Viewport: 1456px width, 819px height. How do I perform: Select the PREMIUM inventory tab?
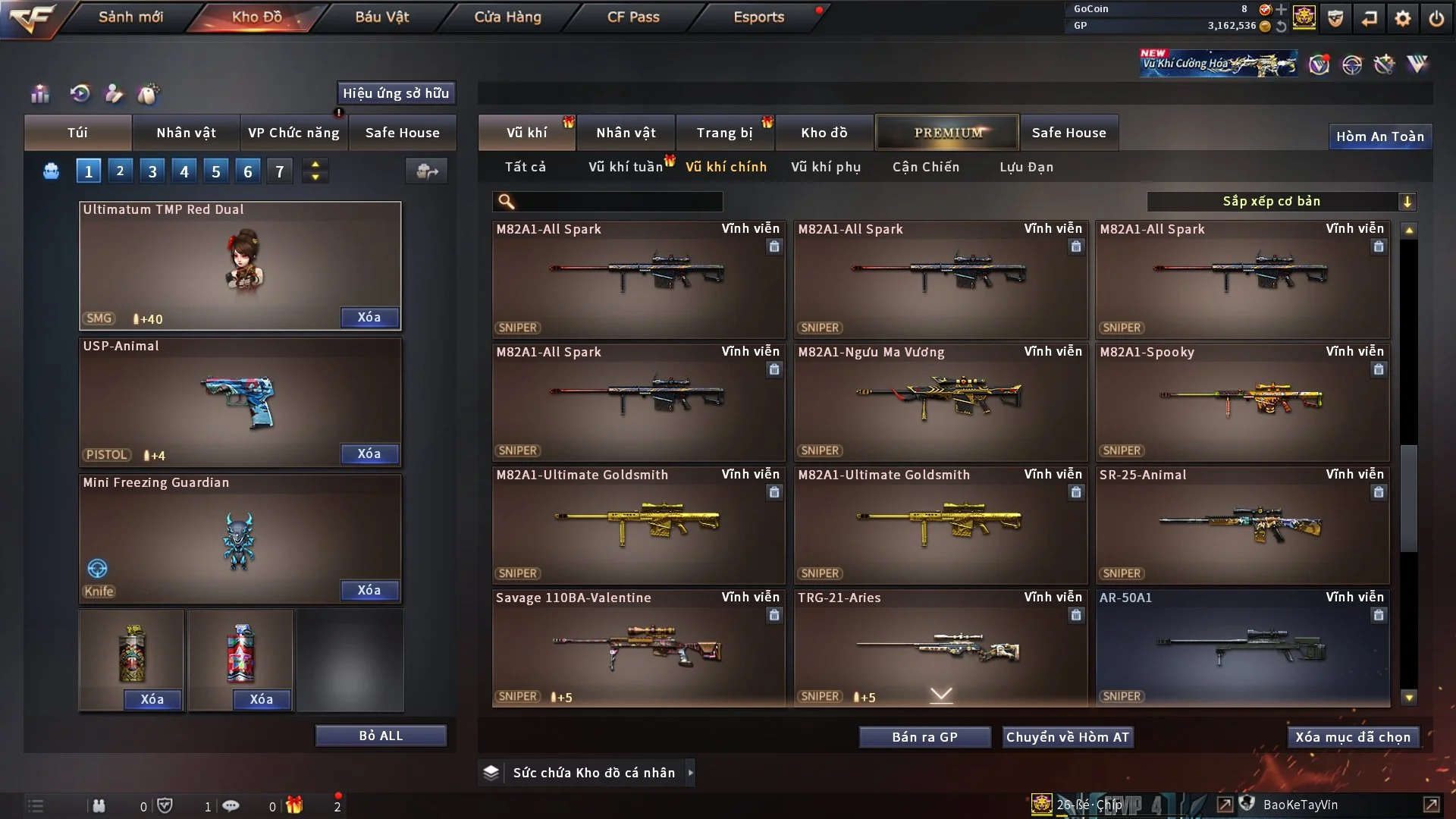(947, 133)
